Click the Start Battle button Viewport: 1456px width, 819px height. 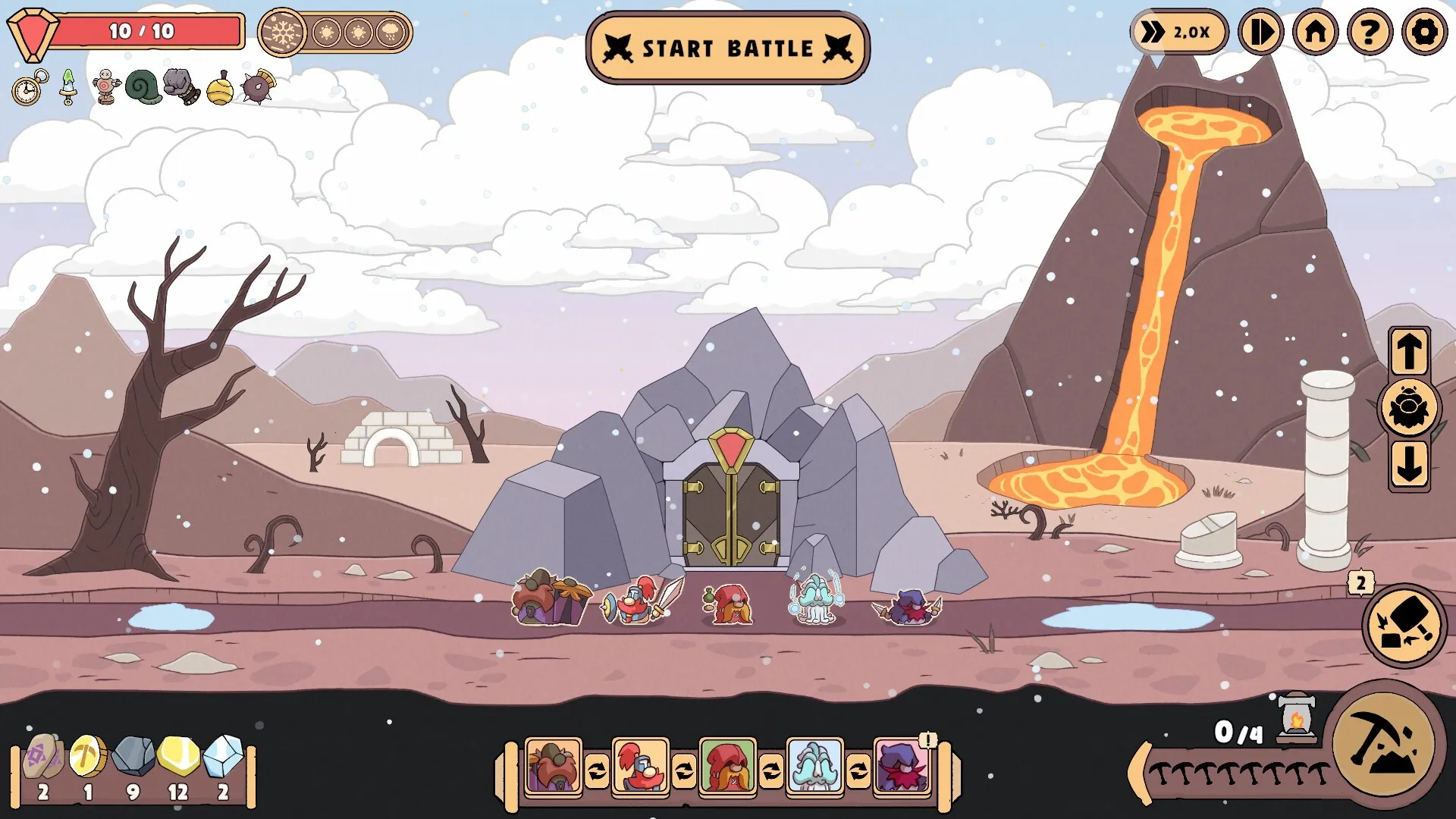(727, 48)
